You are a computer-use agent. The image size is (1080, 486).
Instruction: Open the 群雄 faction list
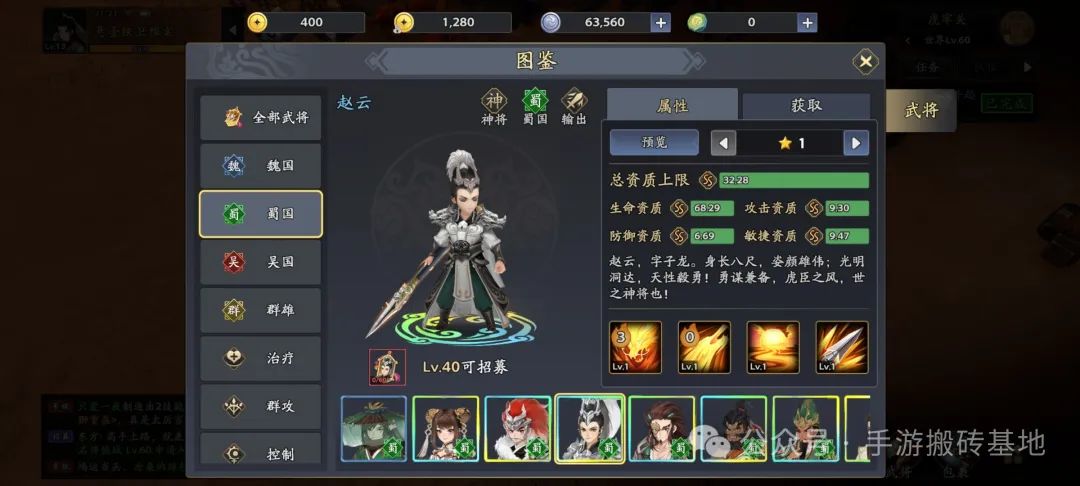[x=261, y=310]
